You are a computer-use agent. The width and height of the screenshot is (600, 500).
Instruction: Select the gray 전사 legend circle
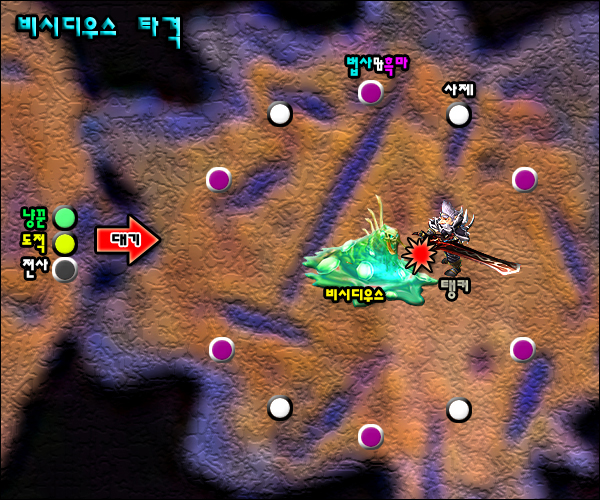(65, 269)
